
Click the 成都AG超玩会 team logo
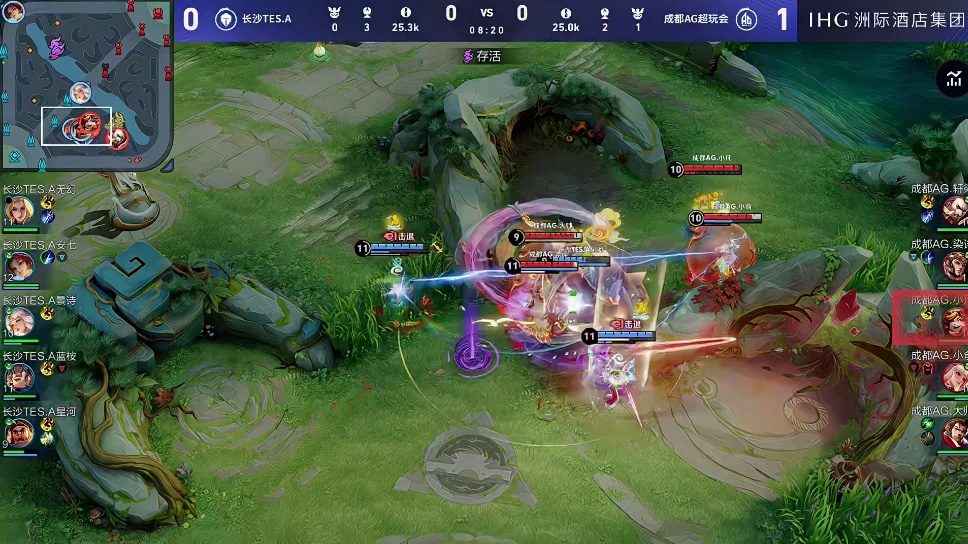coord(746,19)
